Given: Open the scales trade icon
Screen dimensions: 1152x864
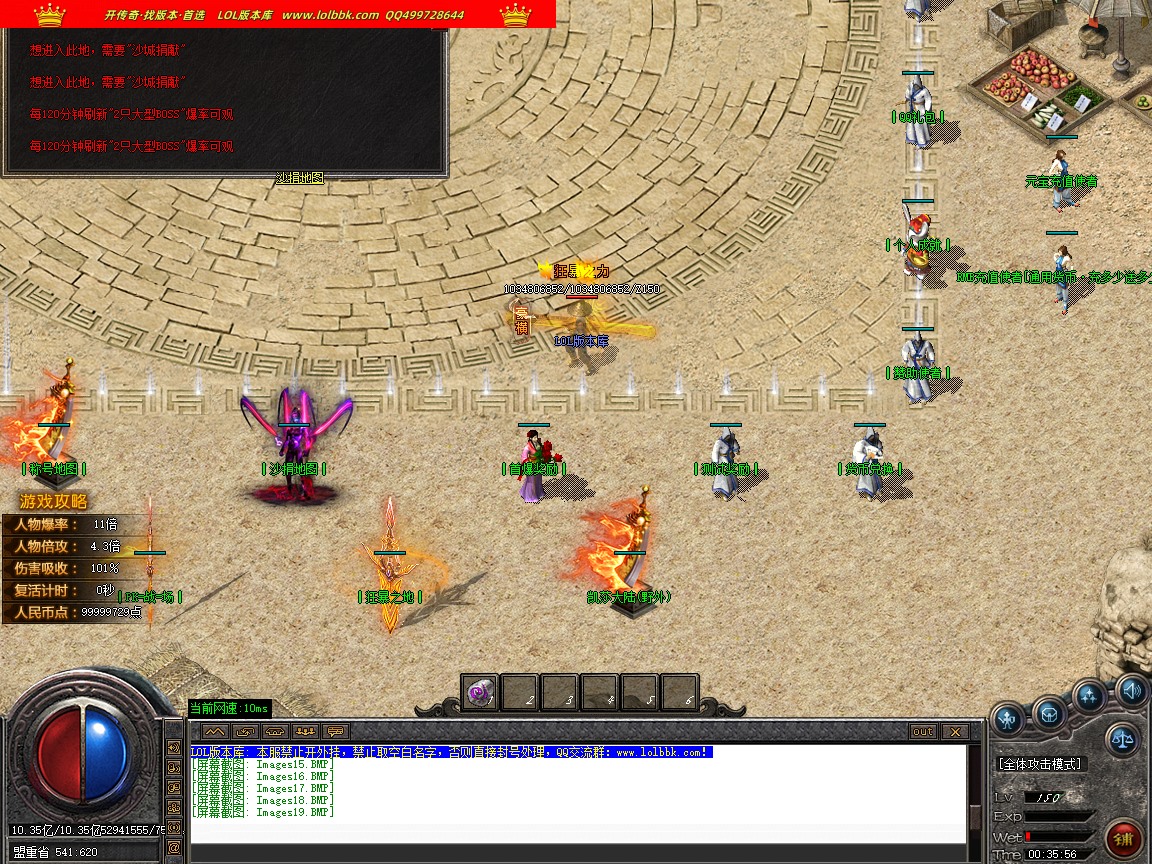Looking at the screenshot, I should (x=1122, y=740).
